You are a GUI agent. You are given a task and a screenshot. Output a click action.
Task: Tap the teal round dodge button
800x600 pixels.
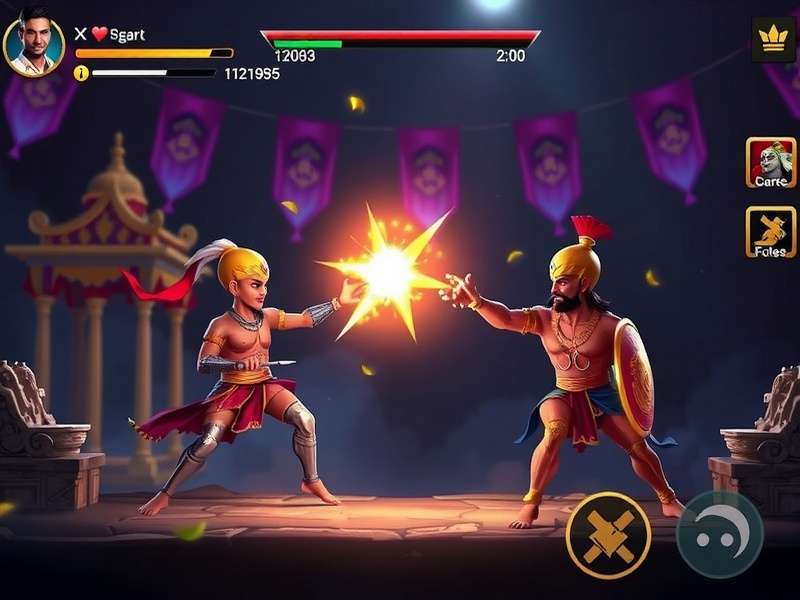point(720,534)
